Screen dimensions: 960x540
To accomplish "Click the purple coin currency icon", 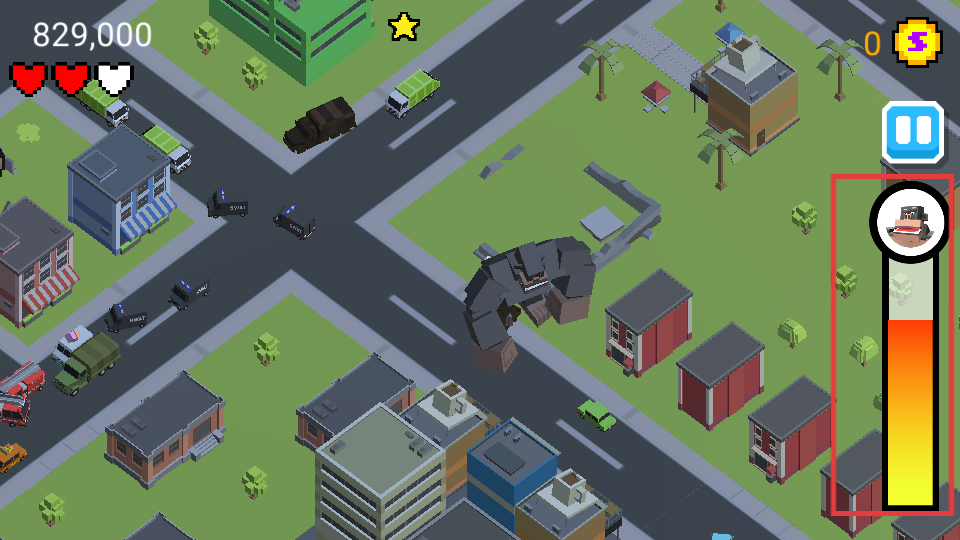I will tap(916, 43).
